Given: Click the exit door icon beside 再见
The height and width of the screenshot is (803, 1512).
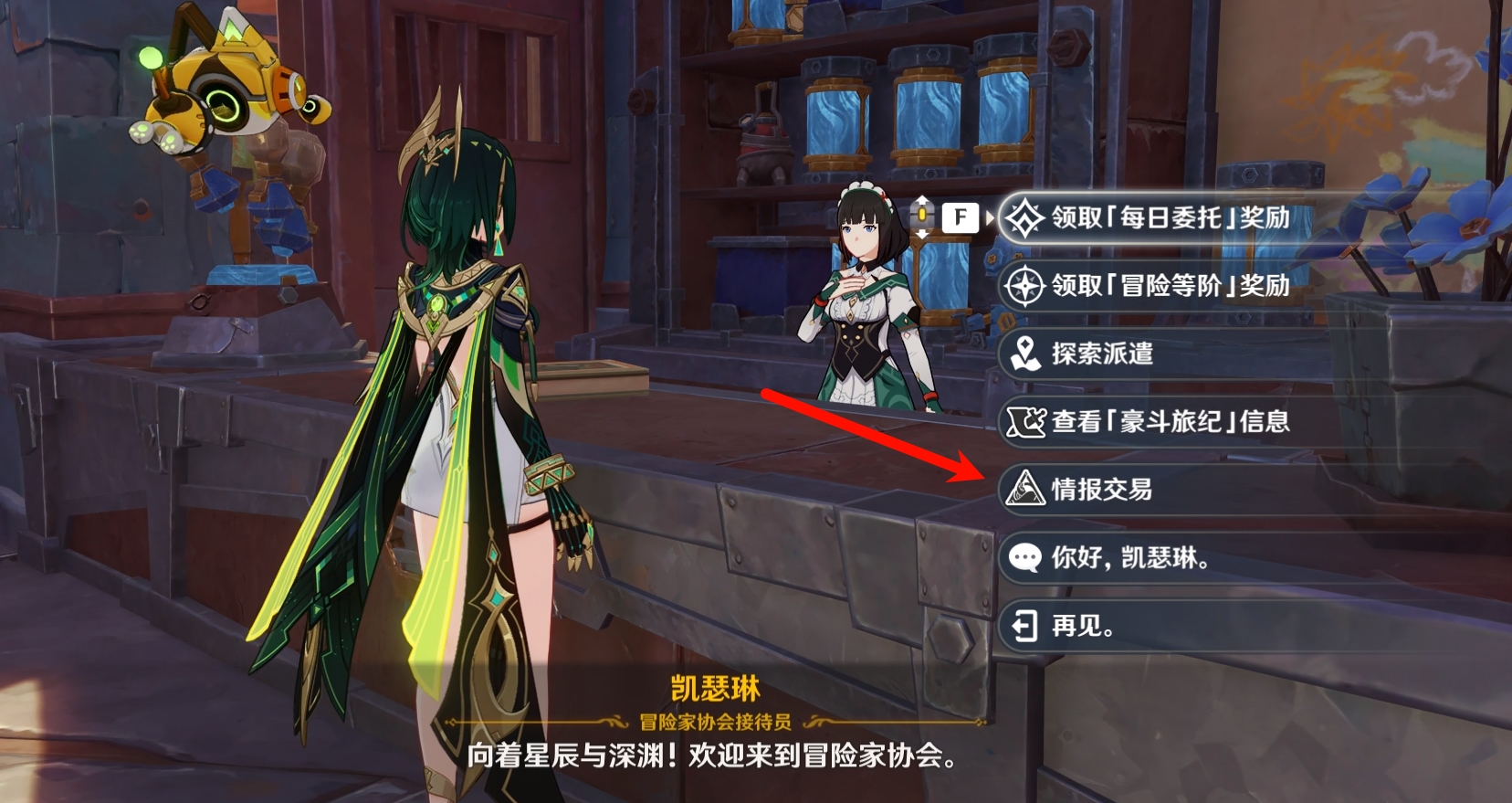Looking at the screenshot, I should [x=1024, y=627].
